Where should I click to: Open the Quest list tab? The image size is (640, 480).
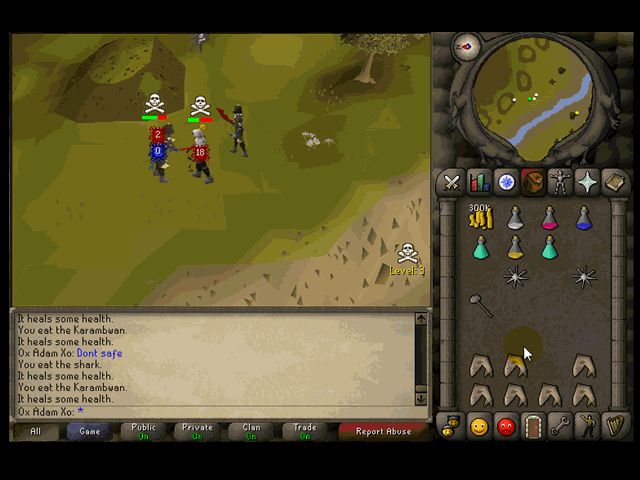pos(506,182)
